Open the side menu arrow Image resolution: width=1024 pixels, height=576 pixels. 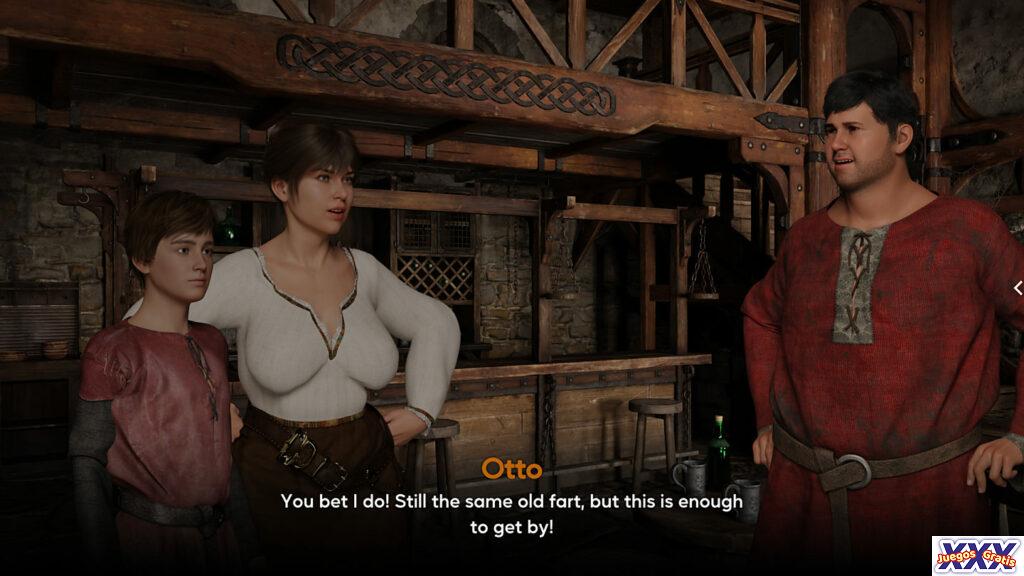pyautogui.click(x=1017, y=288)
